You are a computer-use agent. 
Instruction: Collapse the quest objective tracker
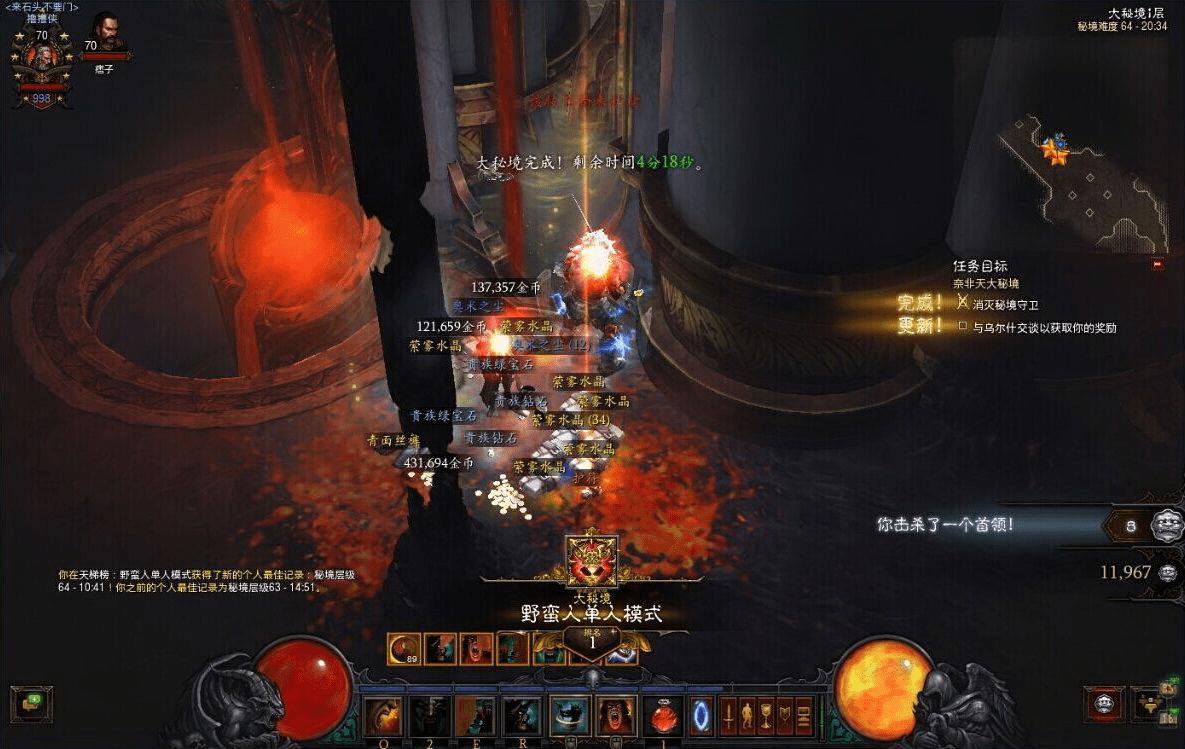[1158, 265]
